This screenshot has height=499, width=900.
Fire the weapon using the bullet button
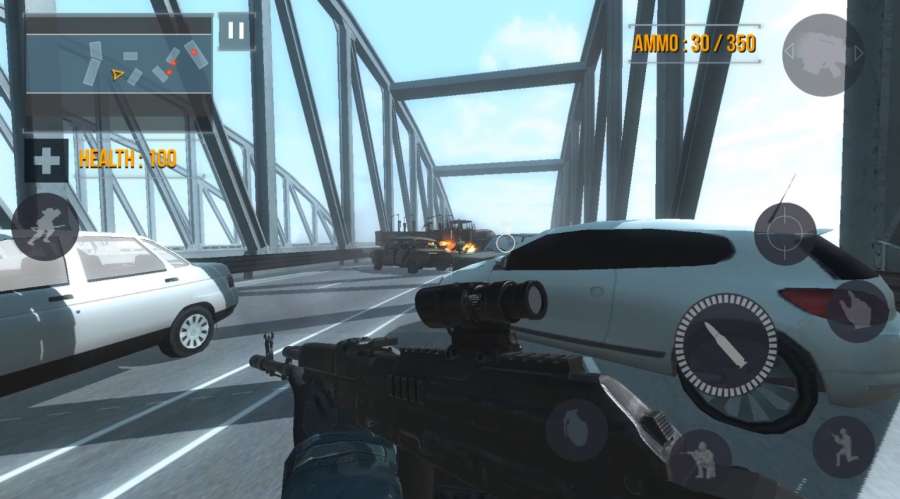[727, 346]
